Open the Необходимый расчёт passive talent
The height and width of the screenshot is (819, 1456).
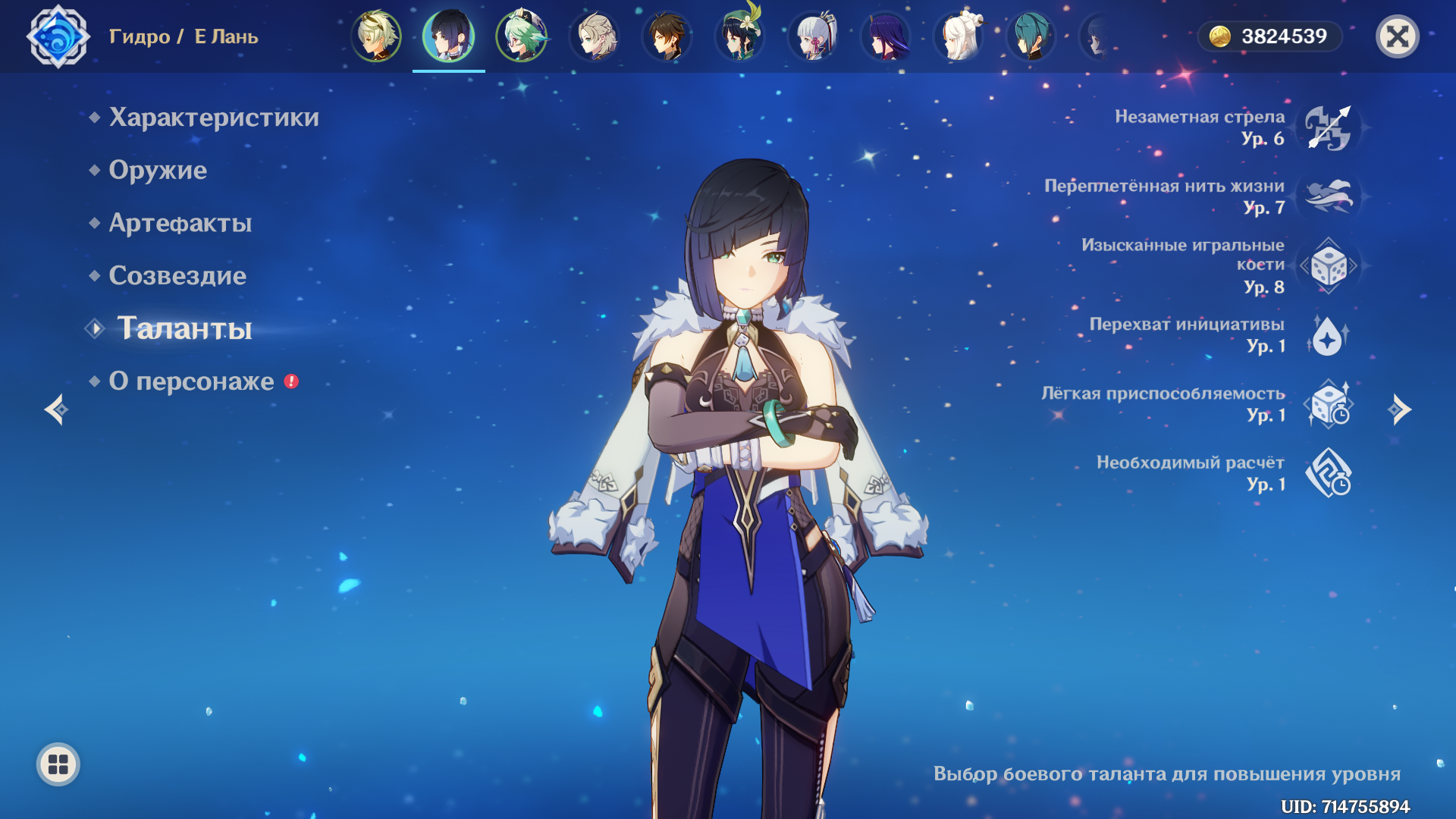click(1328, 473)
